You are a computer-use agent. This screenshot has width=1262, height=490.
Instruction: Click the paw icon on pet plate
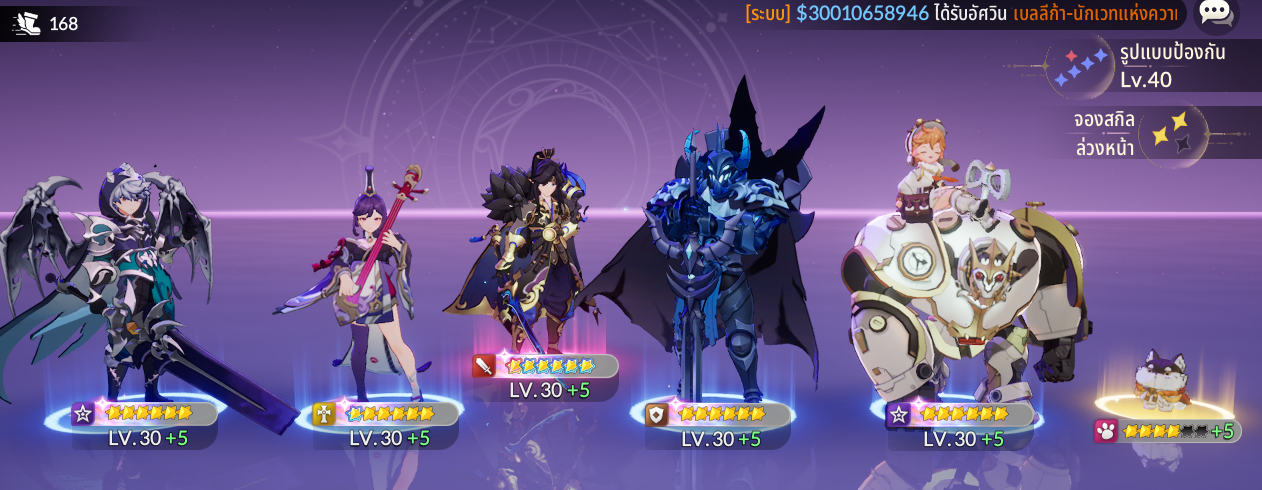(1106, 431)
